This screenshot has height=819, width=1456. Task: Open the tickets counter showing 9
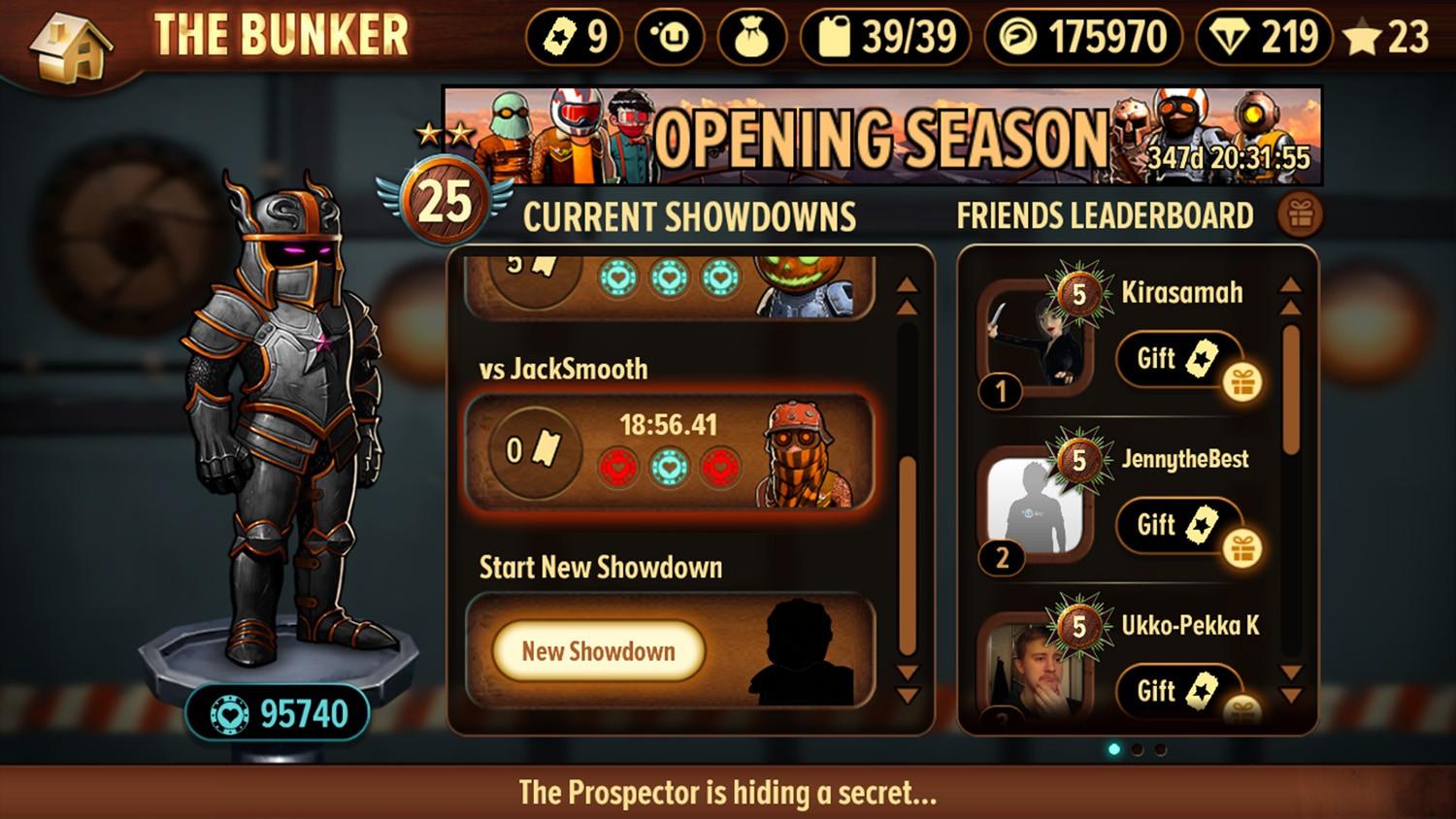[574, 38]
